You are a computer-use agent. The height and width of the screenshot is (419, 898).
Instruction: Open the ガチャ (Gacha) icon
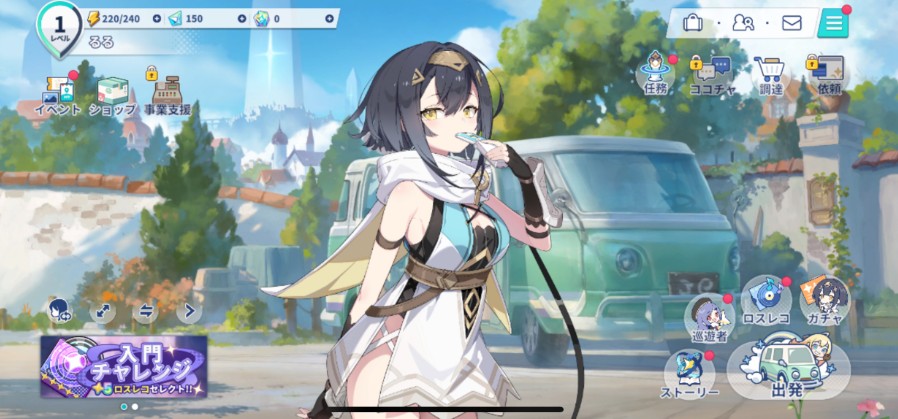coord(826,299)
